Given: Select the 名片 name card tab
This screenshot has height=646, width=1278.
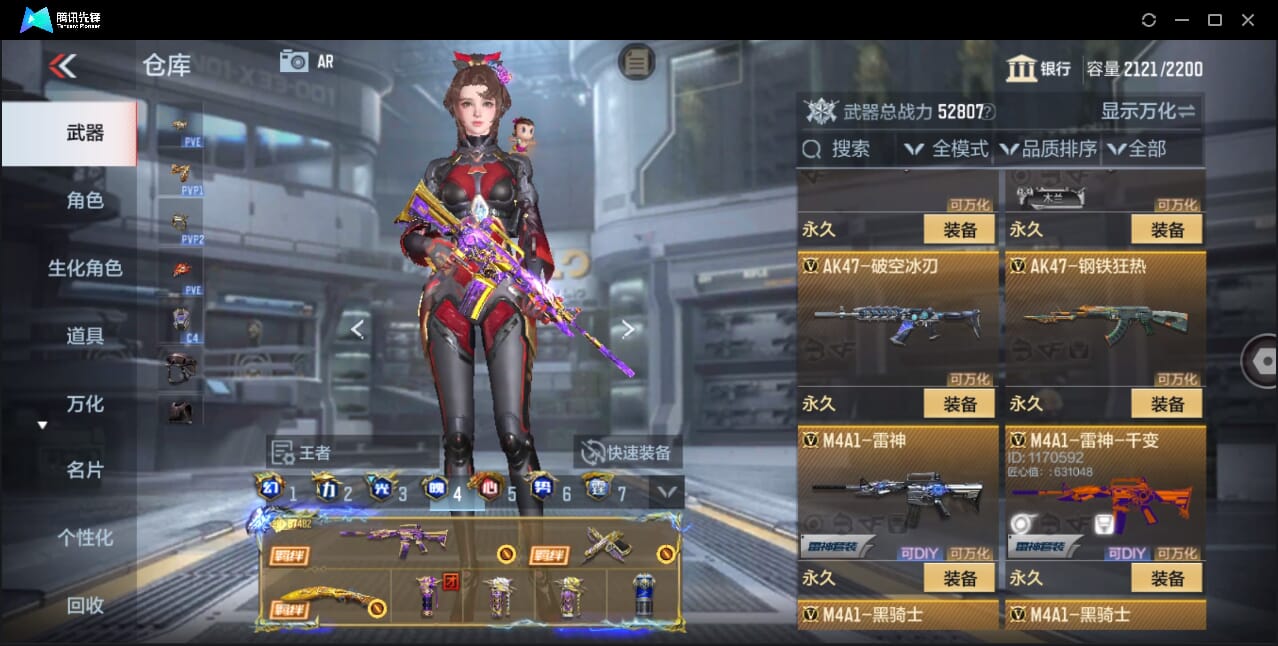Looking at the screenshot, I should pyautogui.click(x=84, y=470).
